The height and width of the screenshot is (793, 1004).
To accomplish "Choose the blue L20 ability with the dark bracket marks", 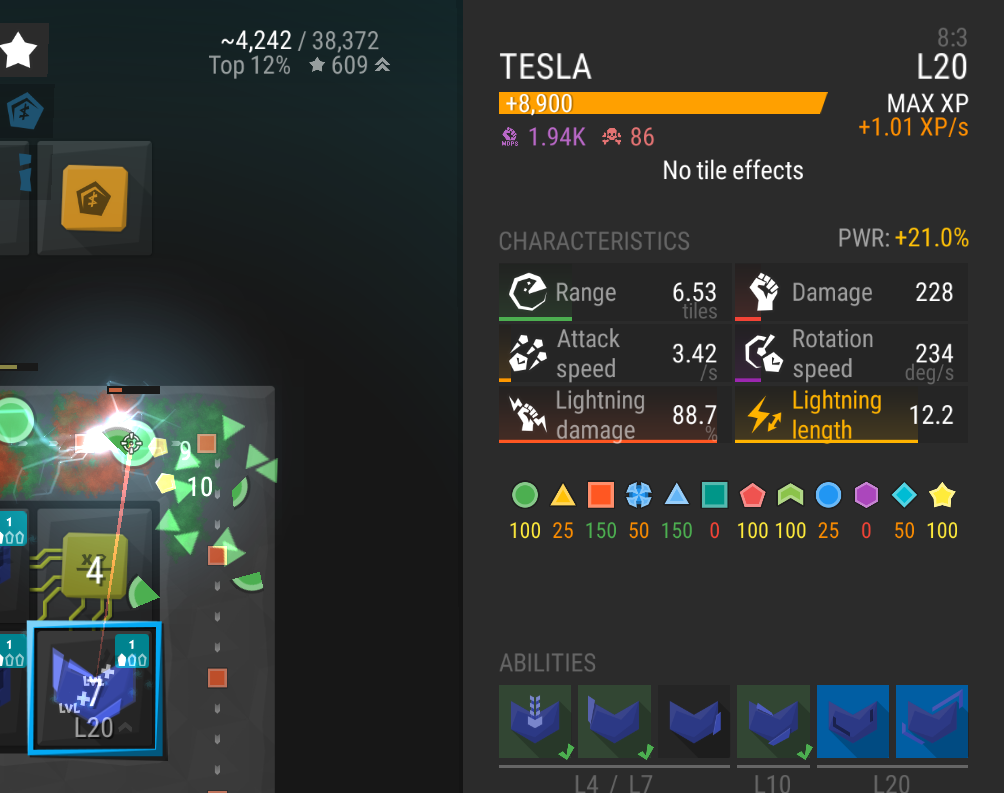I will pyautogui.click(x=852, y=721).
